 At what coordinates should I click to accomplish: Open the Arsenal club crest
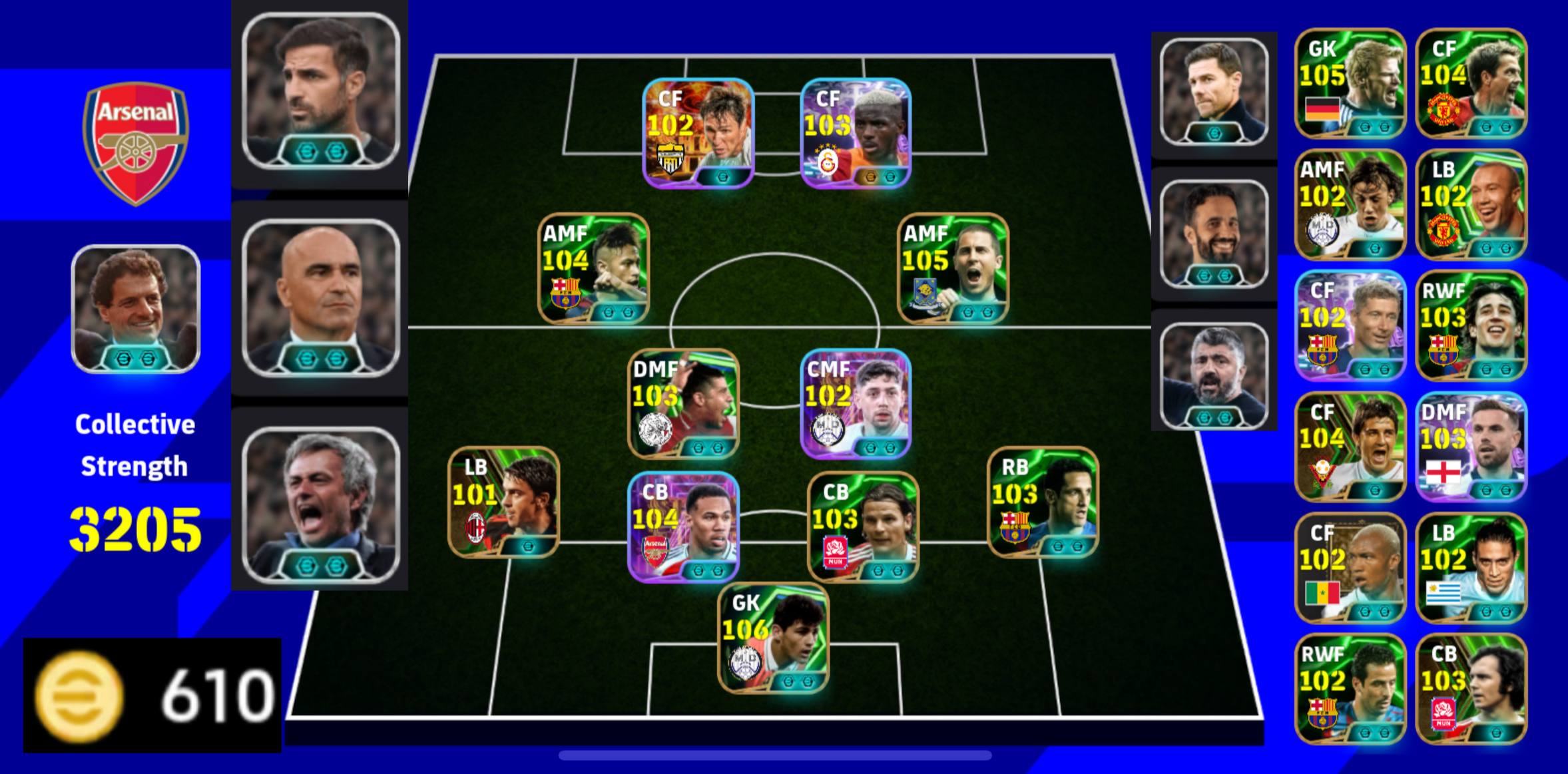point(136,143)
